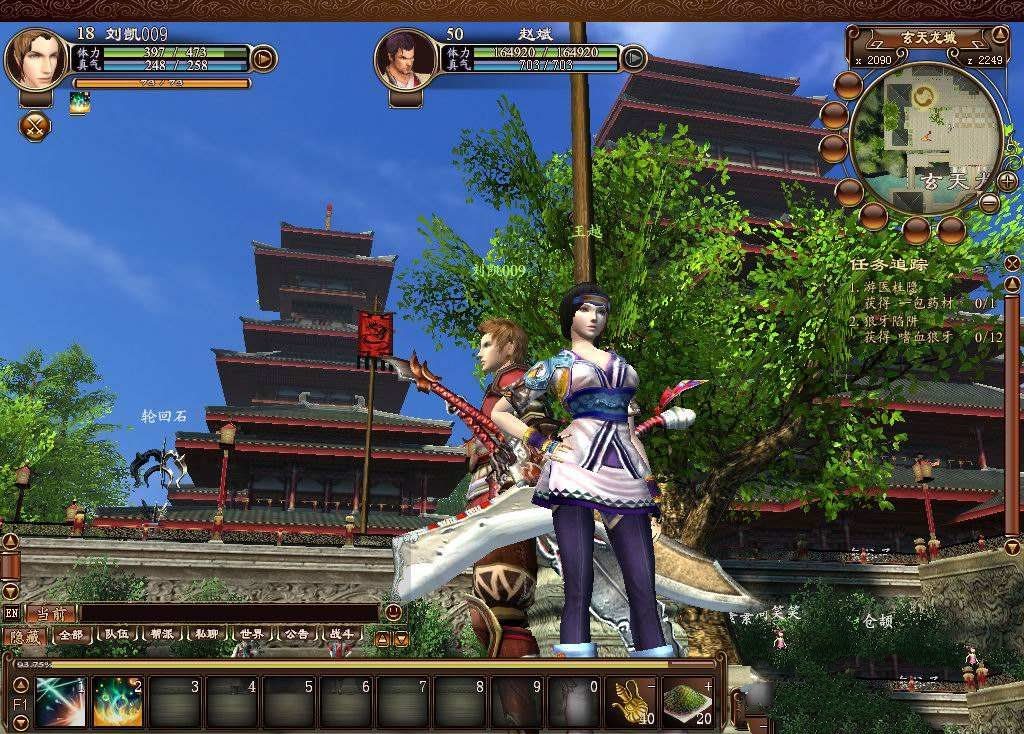Zoom in the minimap with plus button

point(1007,181)
